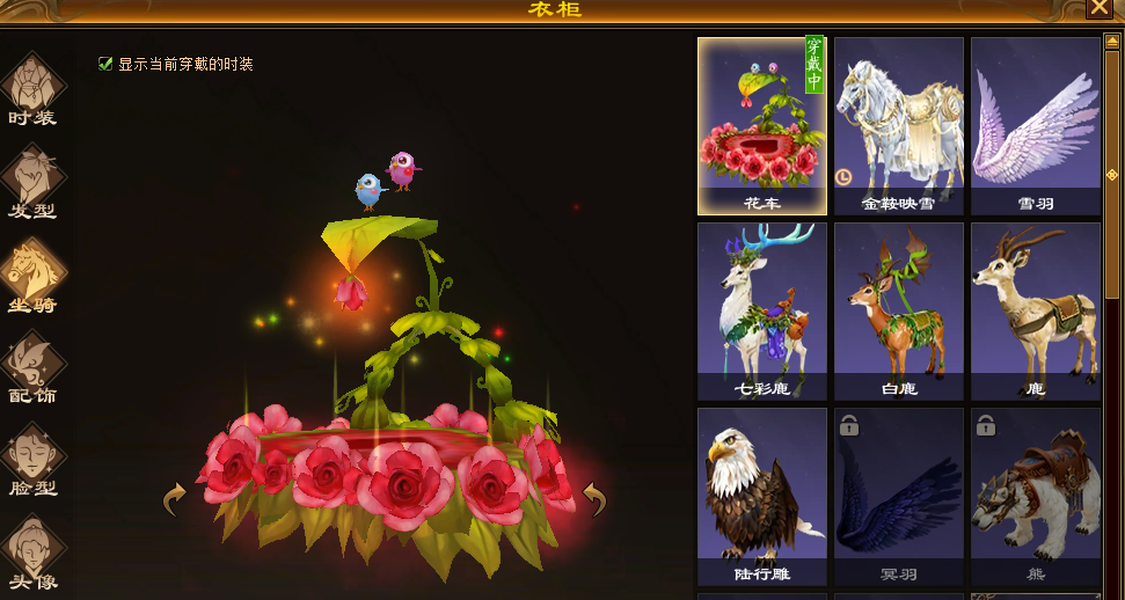This screenshot has width=1125, height=600.
Task: Click the mount list scroll-up arrow
Action: (x=1111, y=41)
